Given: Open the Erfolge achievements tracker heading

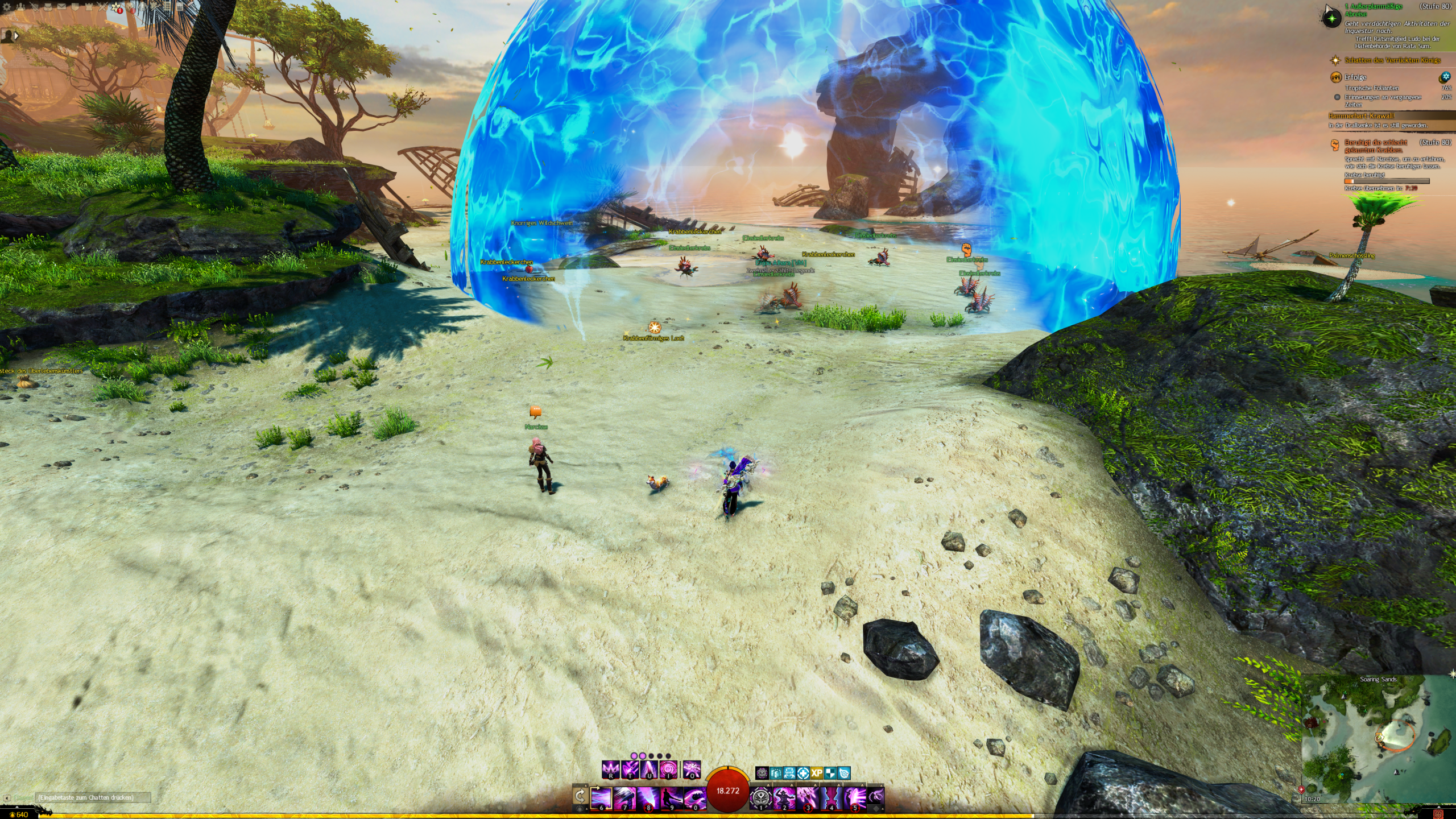Looking at the screenshot, I should point(1355,77).
